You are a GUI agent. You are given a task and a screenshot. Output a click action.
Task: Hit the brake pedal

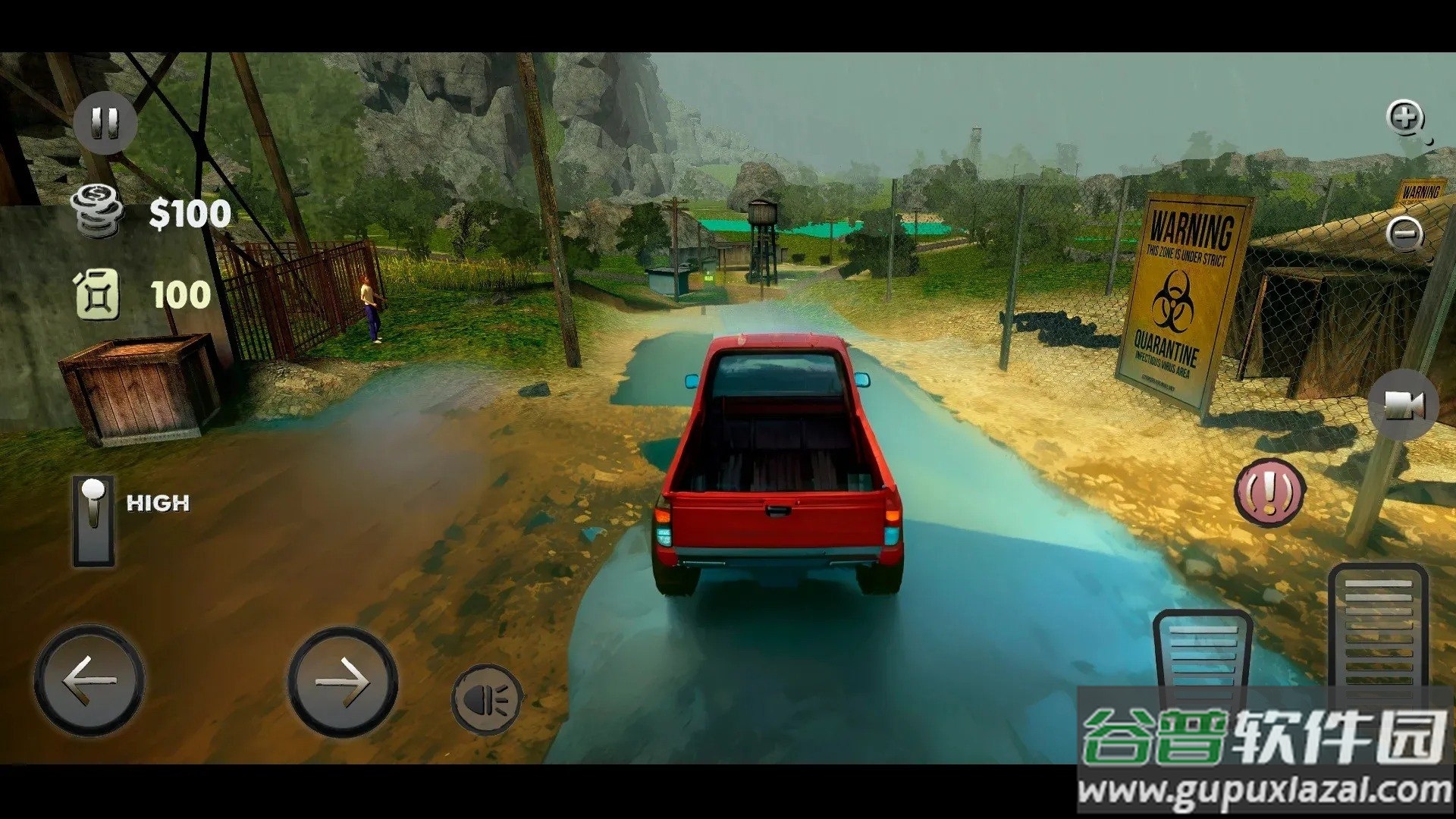tap(1202, 654)
